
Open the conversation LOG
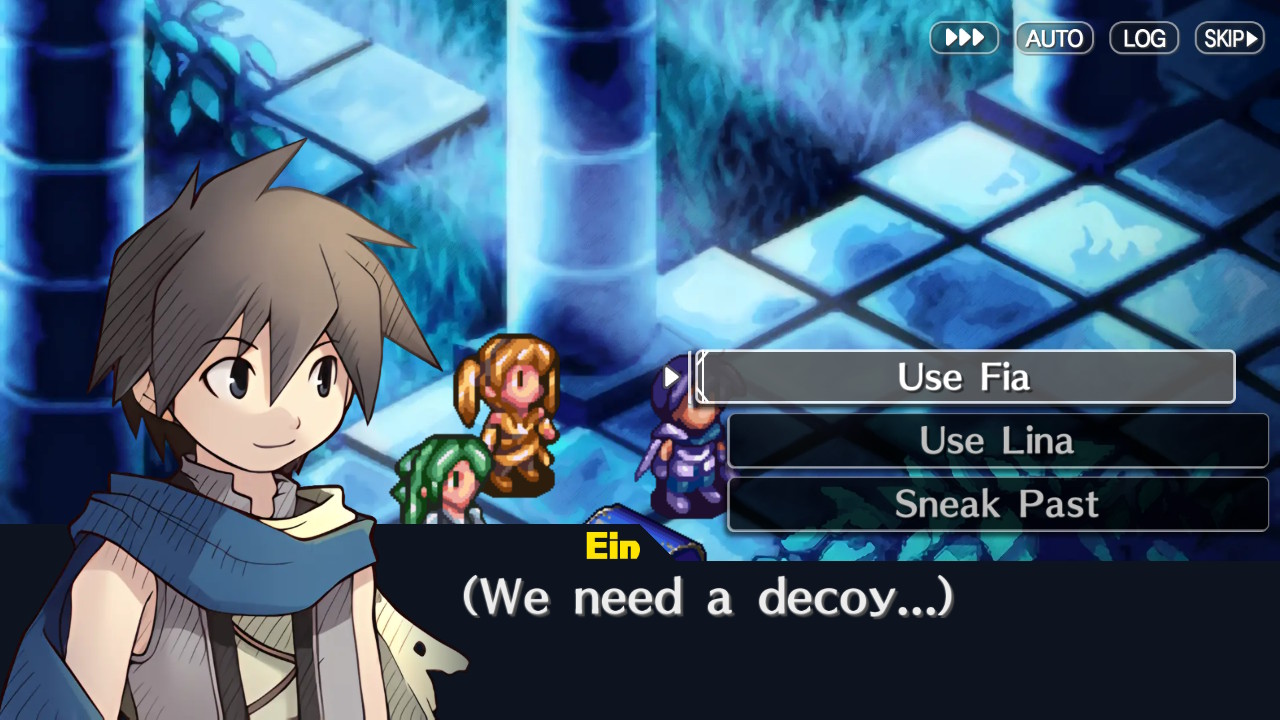coord(1144,38)
